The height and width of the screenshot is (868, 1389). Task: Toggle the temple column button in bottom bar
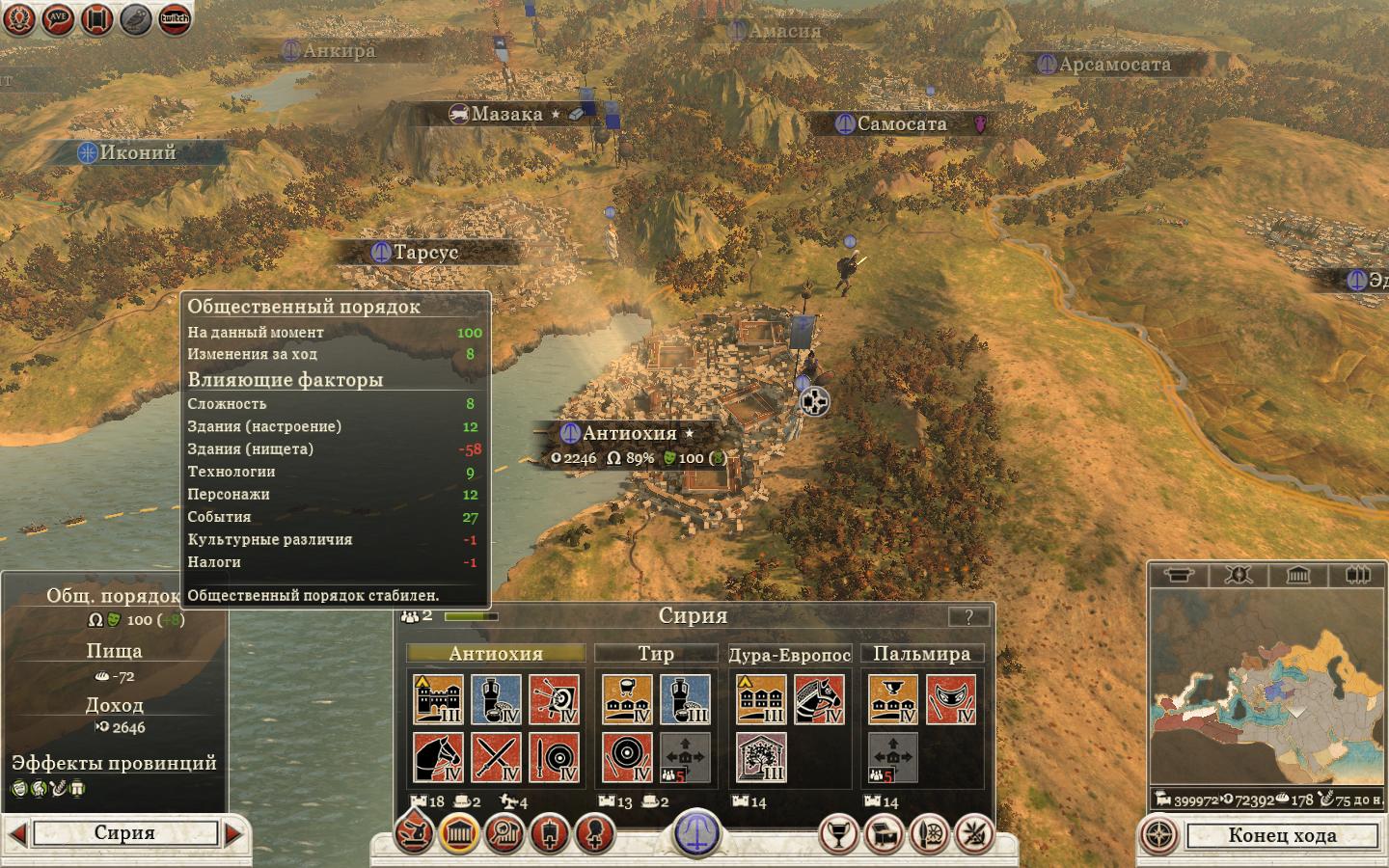coord(459,833)
